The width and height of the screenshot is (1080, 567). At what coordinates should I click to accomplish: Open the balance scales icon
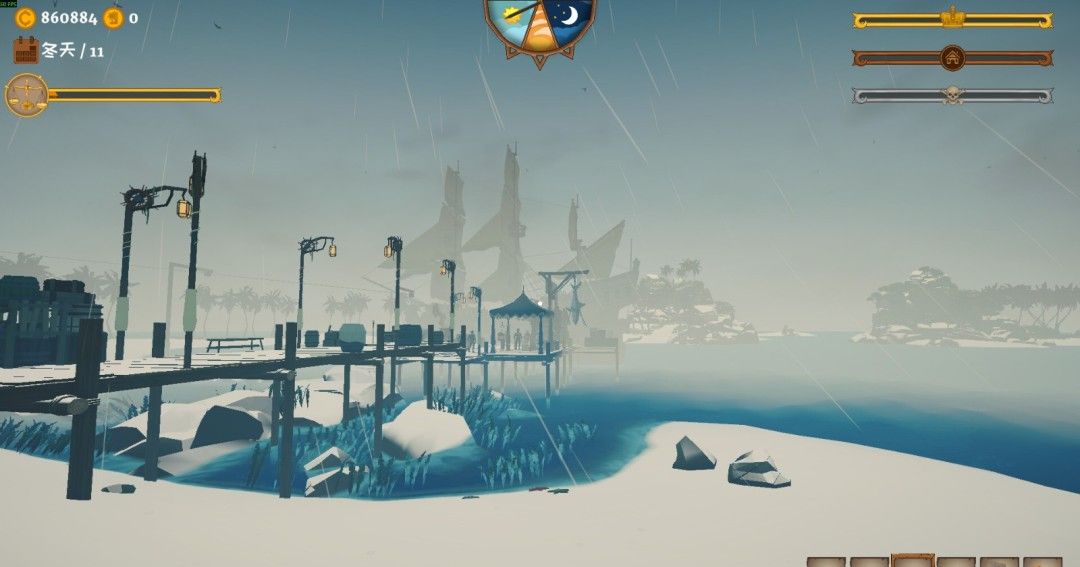[26, 95]
